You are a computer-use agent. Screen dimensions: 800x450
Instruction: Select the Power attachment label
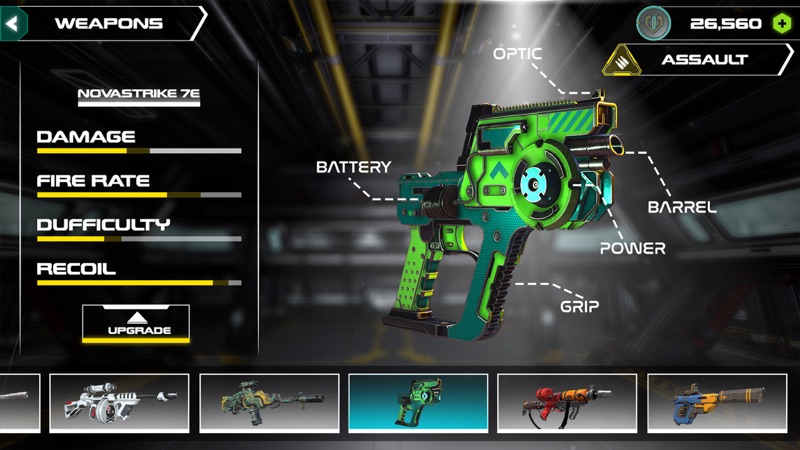tap(632, 248)
